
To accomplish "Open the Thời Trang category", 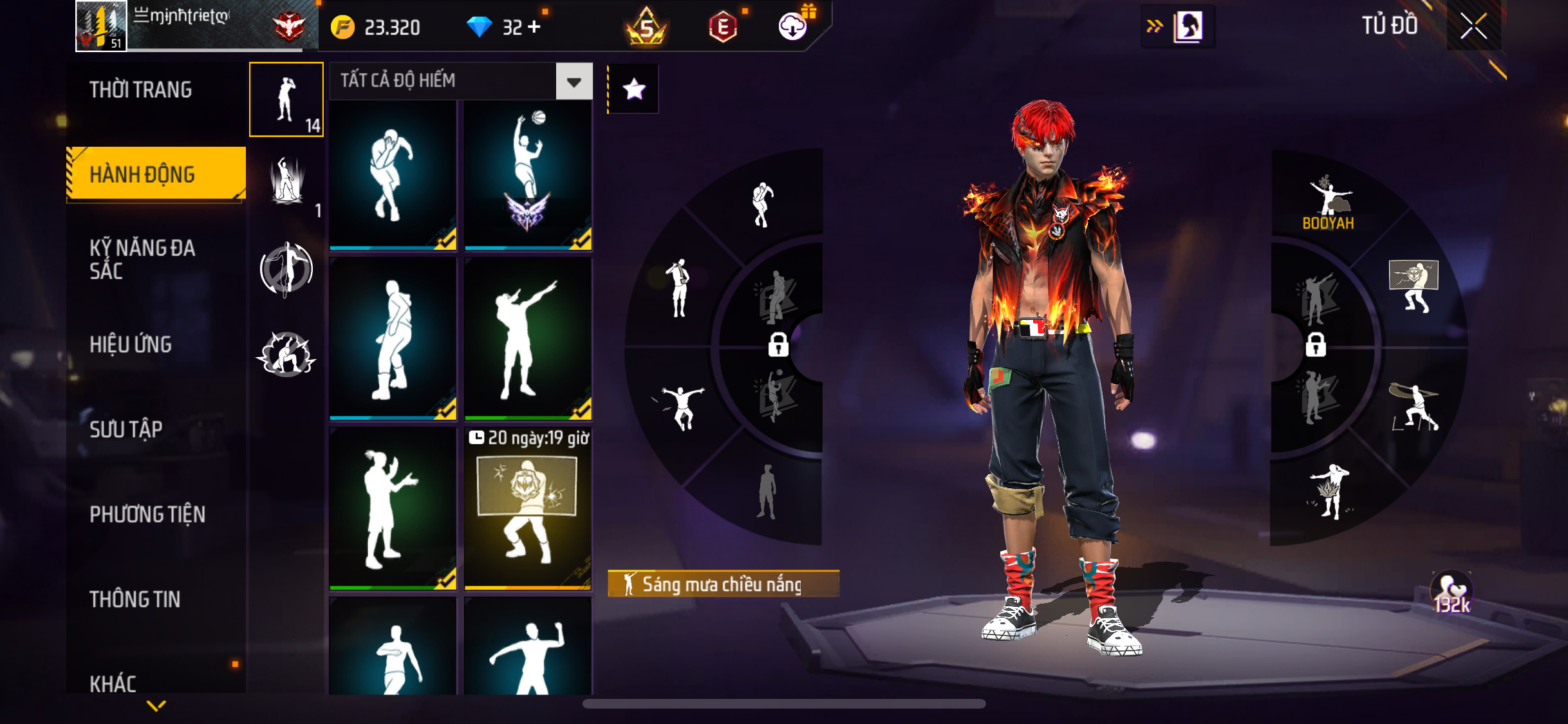I will pyautogui.click(x=140, y=89).
